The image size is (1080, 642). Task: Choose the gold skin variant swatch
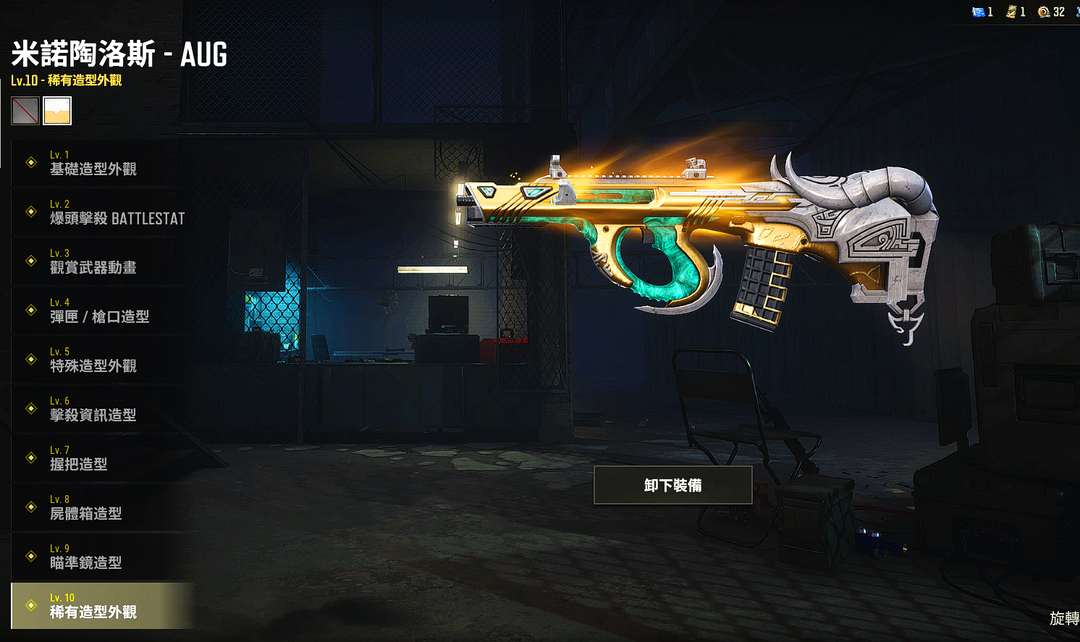click(x=57, y=110)
